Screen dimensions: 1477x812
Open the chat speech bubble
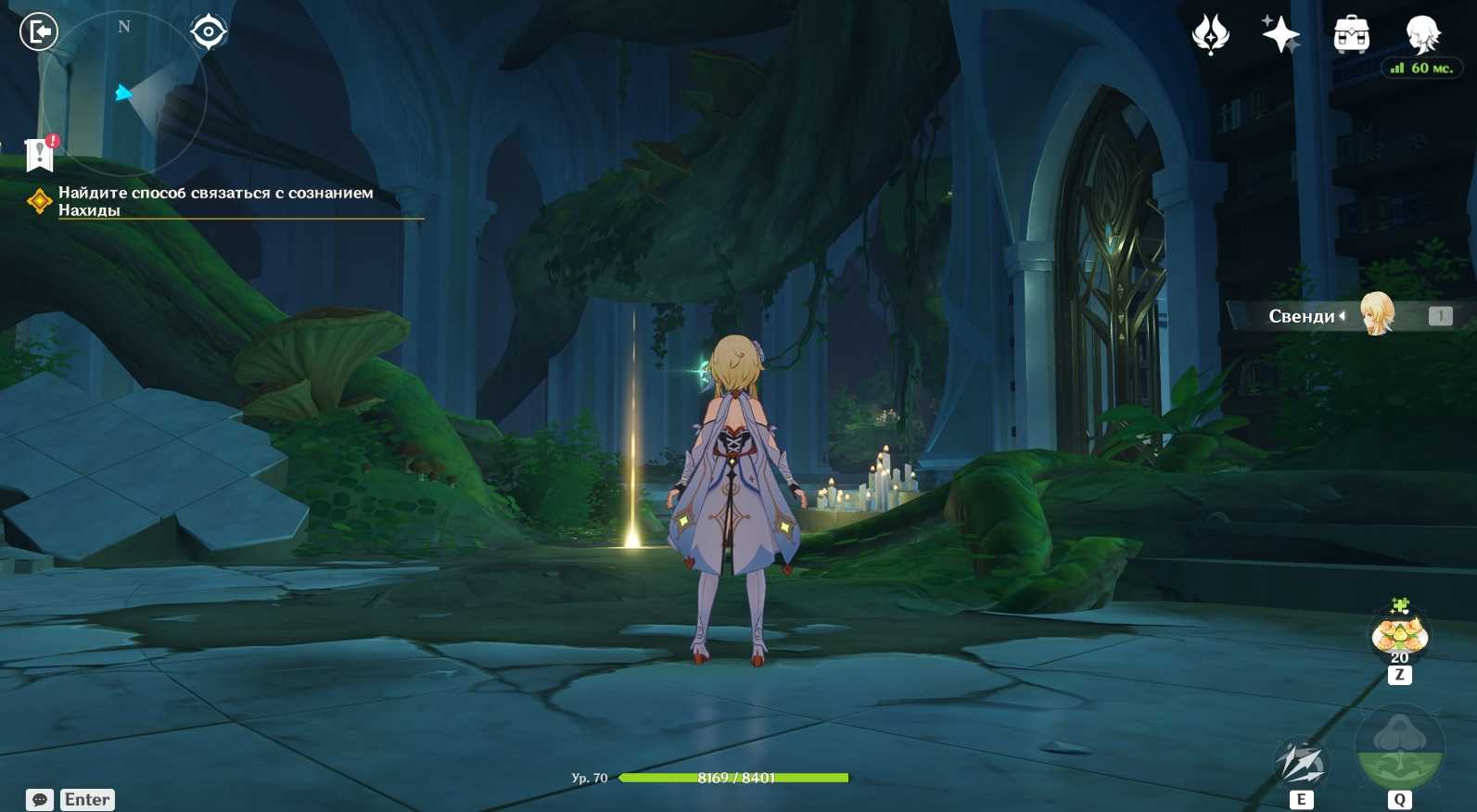pyautogui.click(x=40, y=799)
